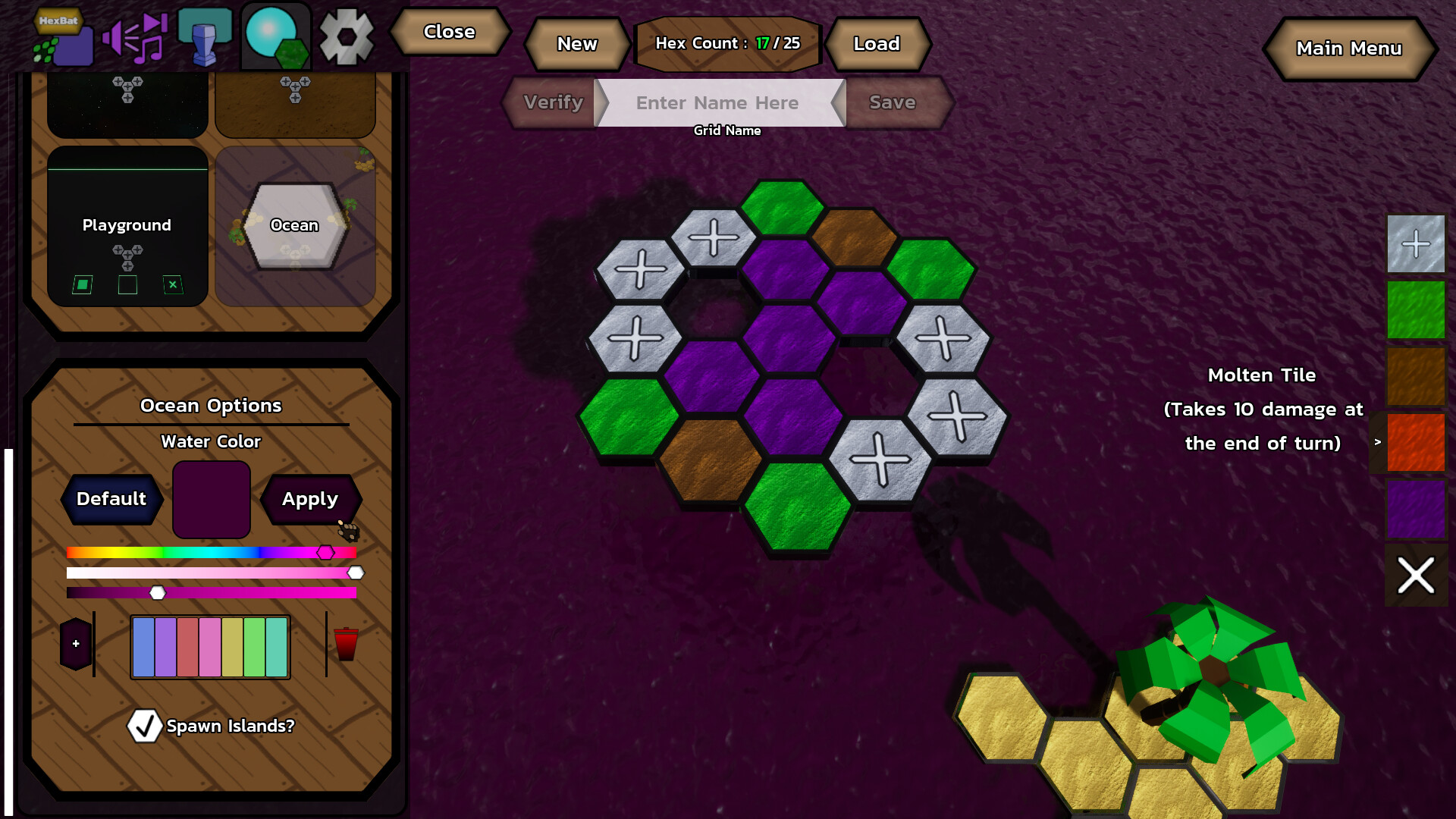Expand the add color plus hexagon
Image resolution: width=1456 pixels, height=819 pixels.
click(x=75, y=644)
